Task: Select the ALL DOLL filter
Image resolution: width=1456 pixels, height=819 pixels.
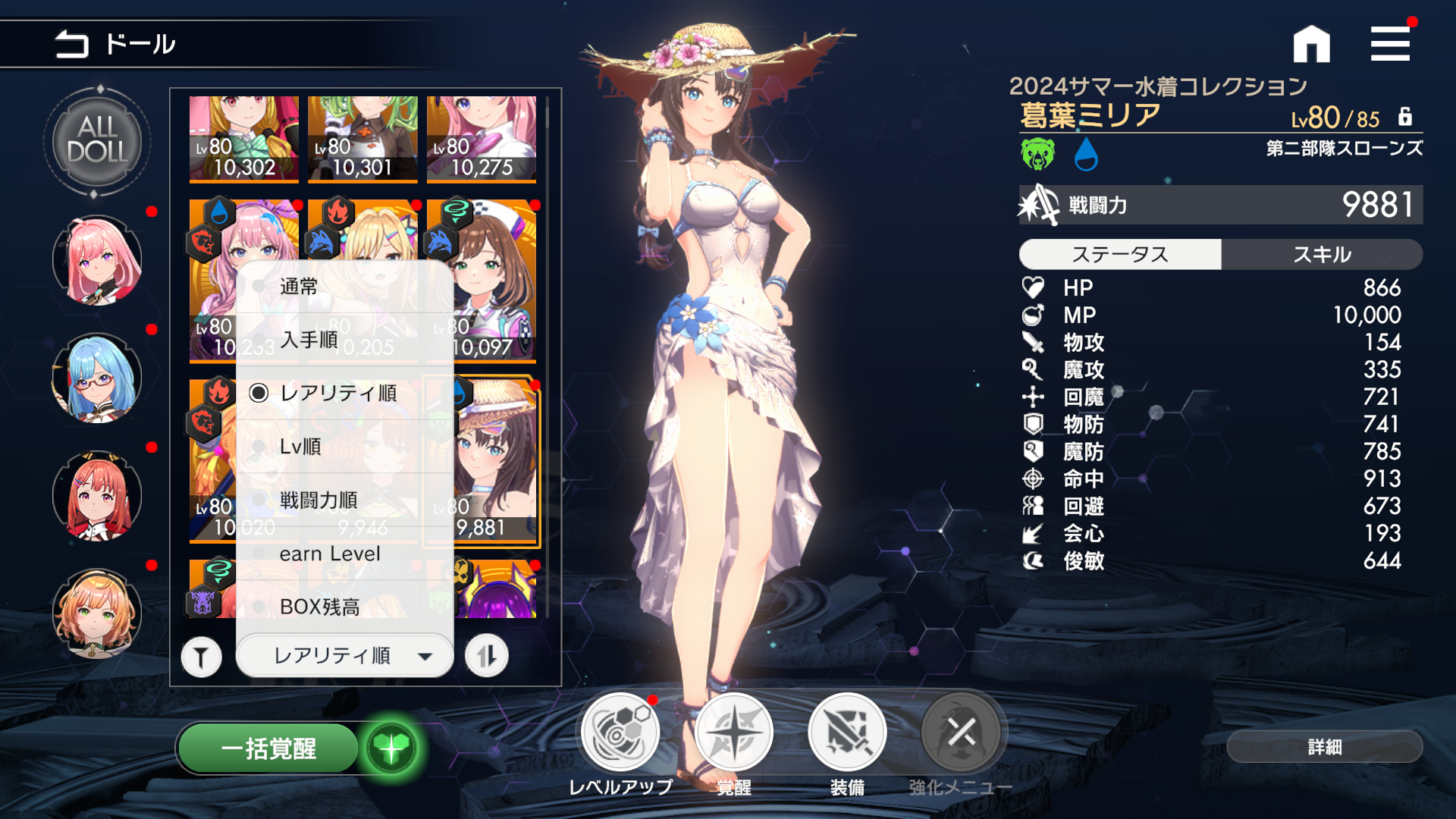Action: pyautogui.click(x=97, y=142)
